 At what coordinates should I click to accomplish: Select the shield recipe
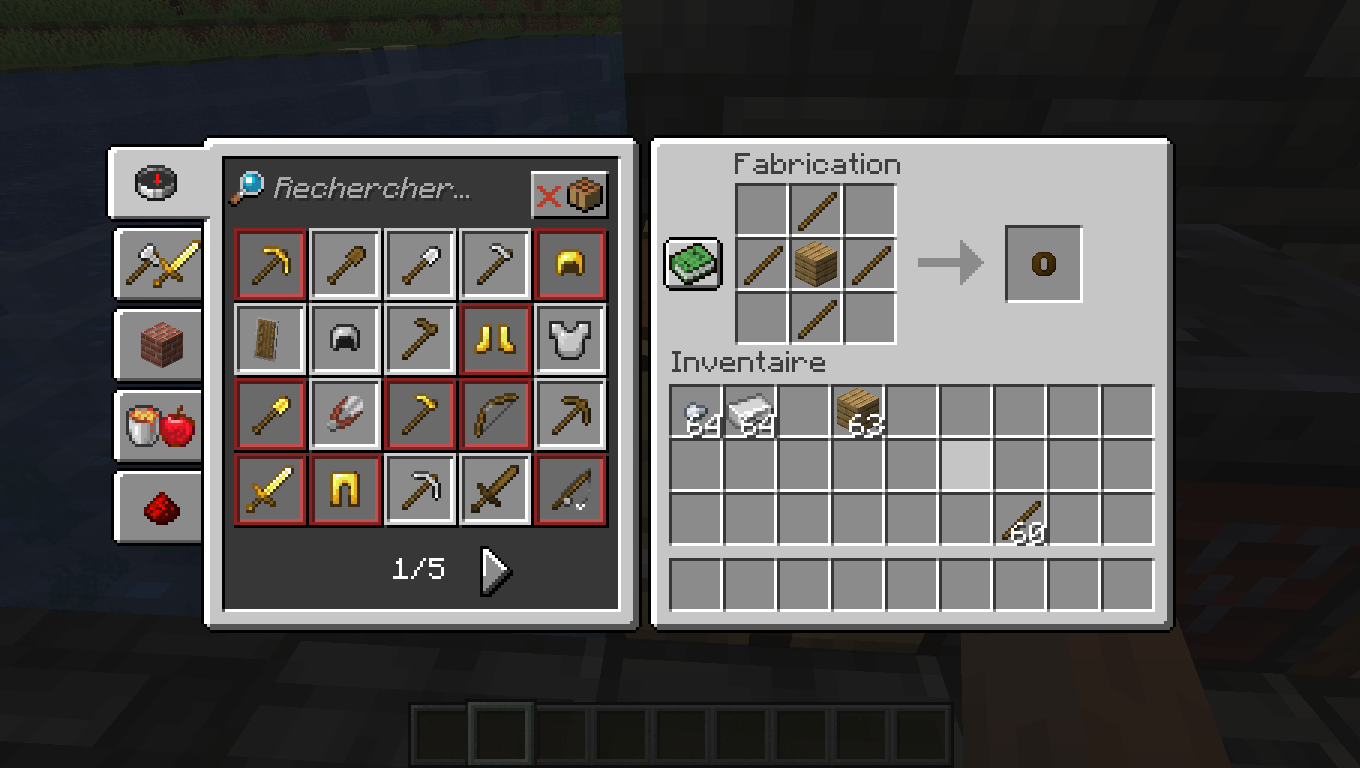point(269,338)
